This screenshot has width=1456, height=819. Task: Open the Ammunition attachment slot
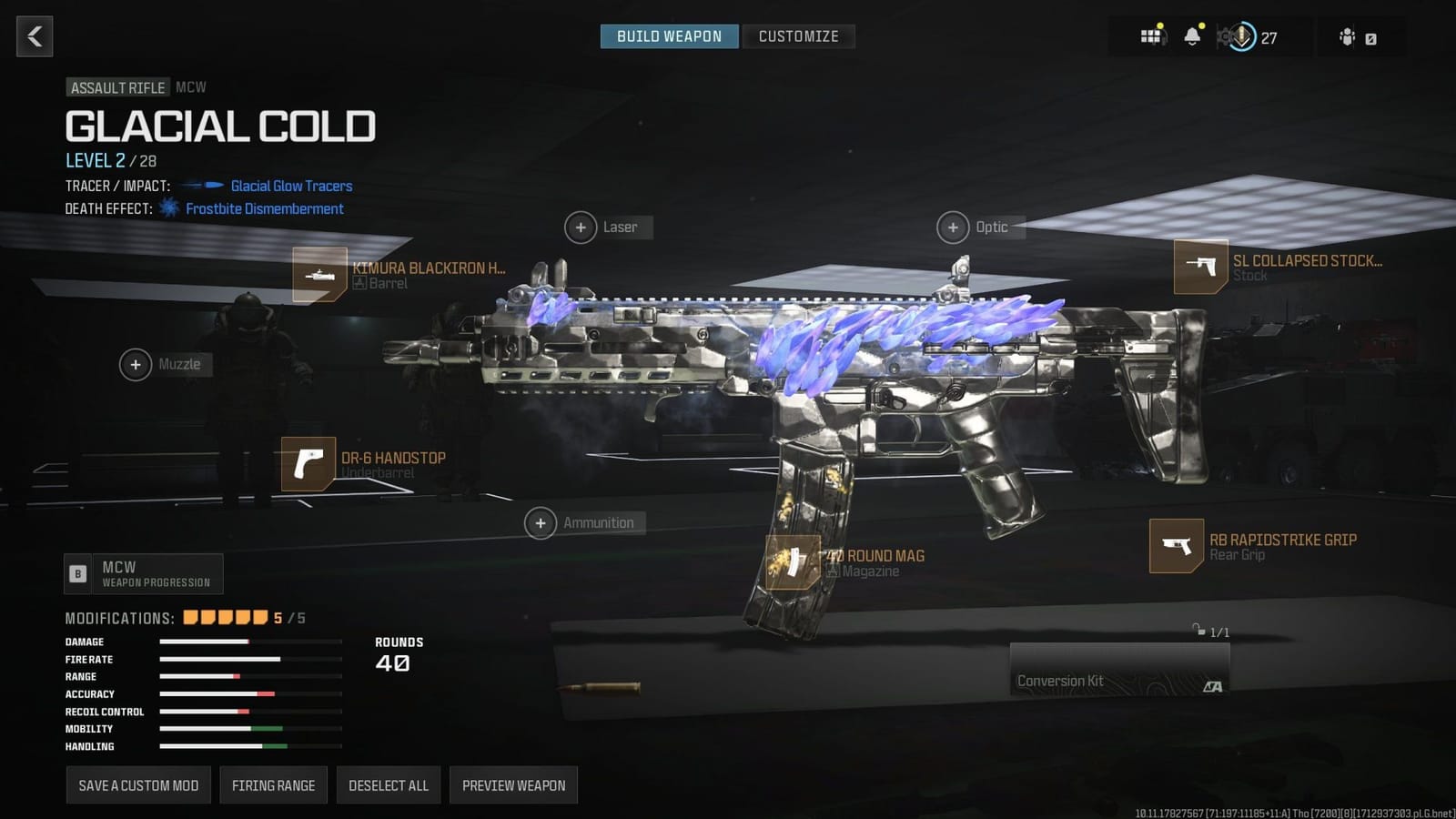541,522
